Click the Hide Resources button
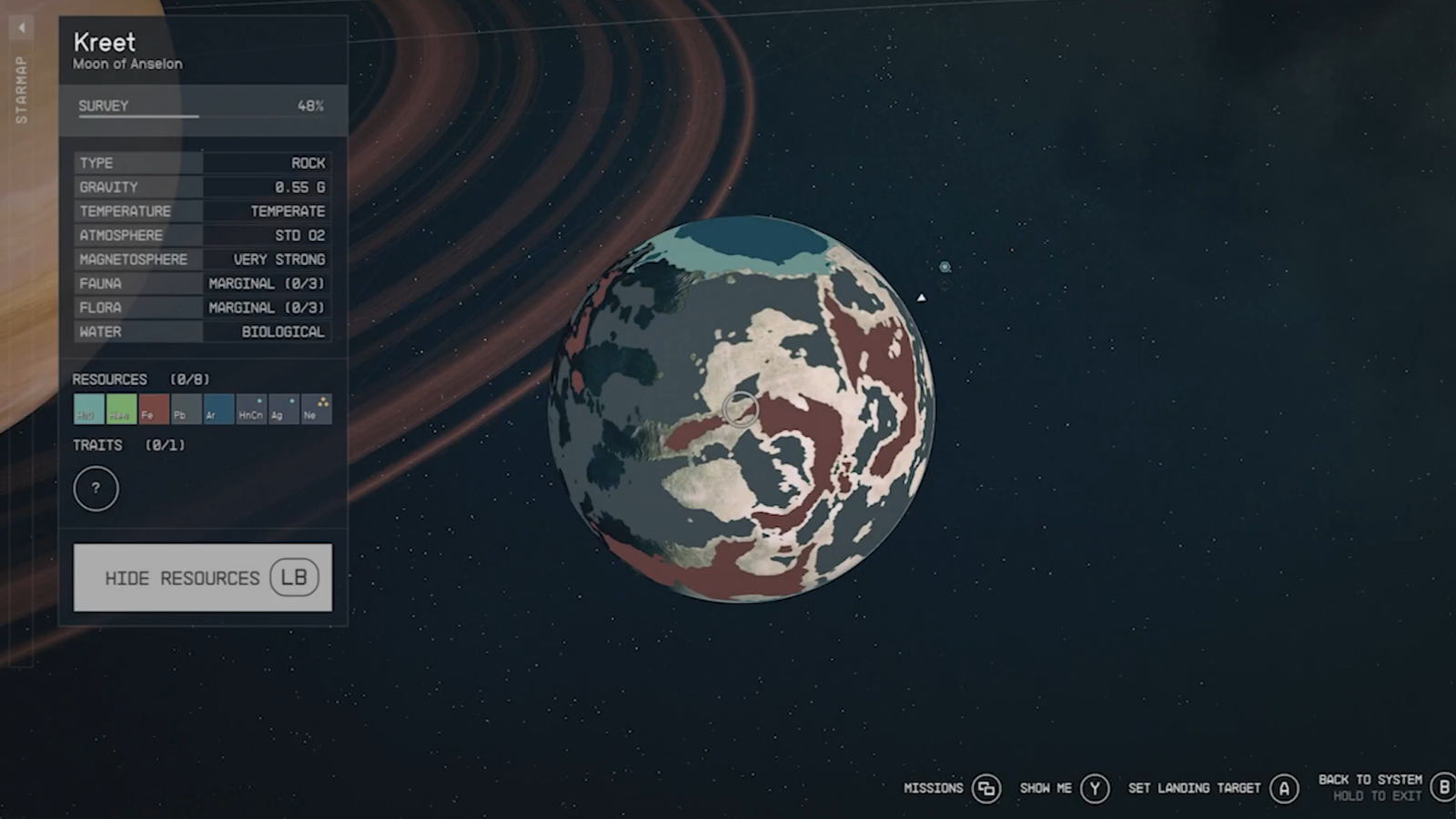The image size is (1456, 819). pyautogui.click(x=202, y=578)
